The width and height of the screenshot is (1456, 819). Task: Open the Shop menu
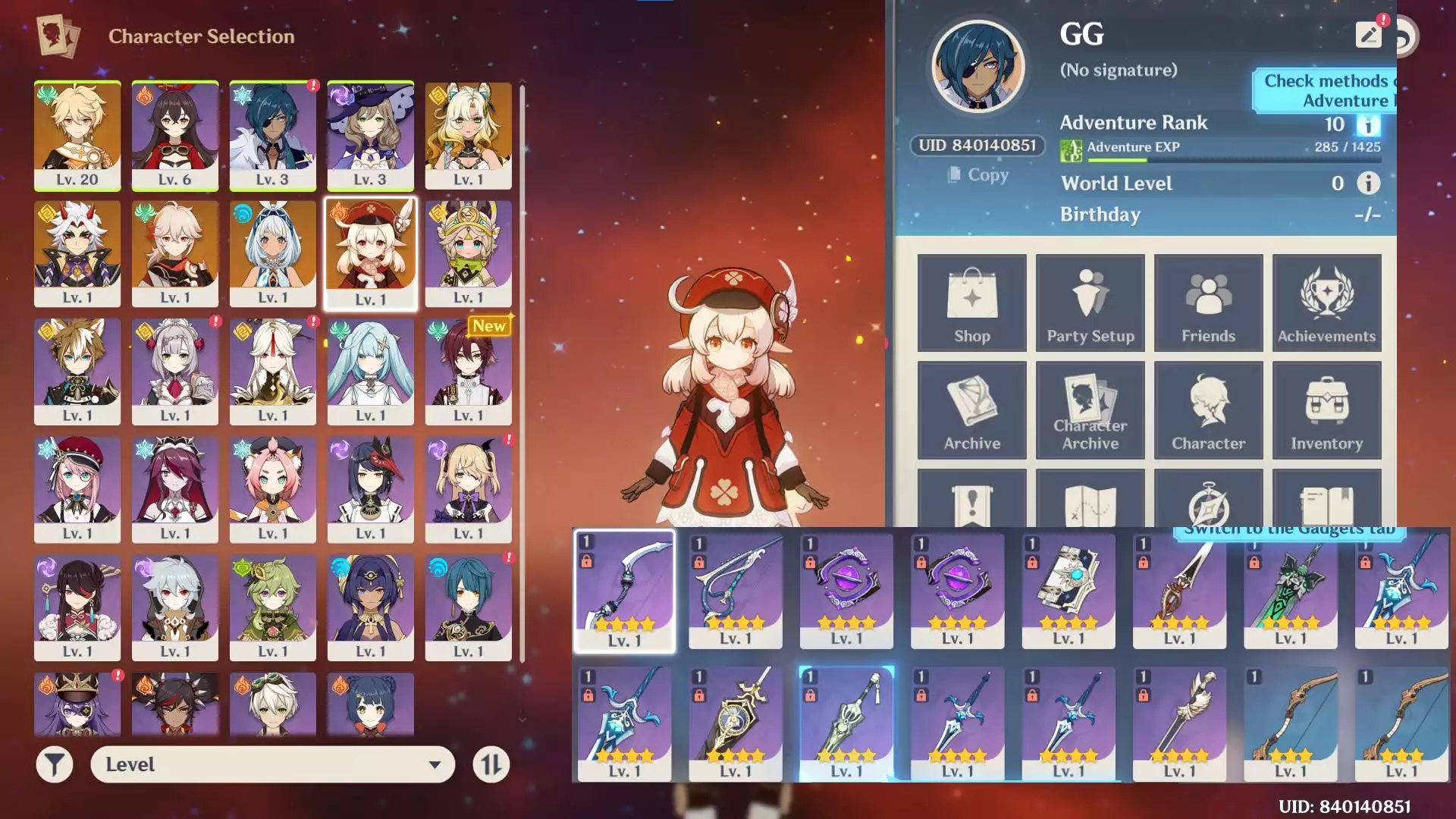[971, 303]
